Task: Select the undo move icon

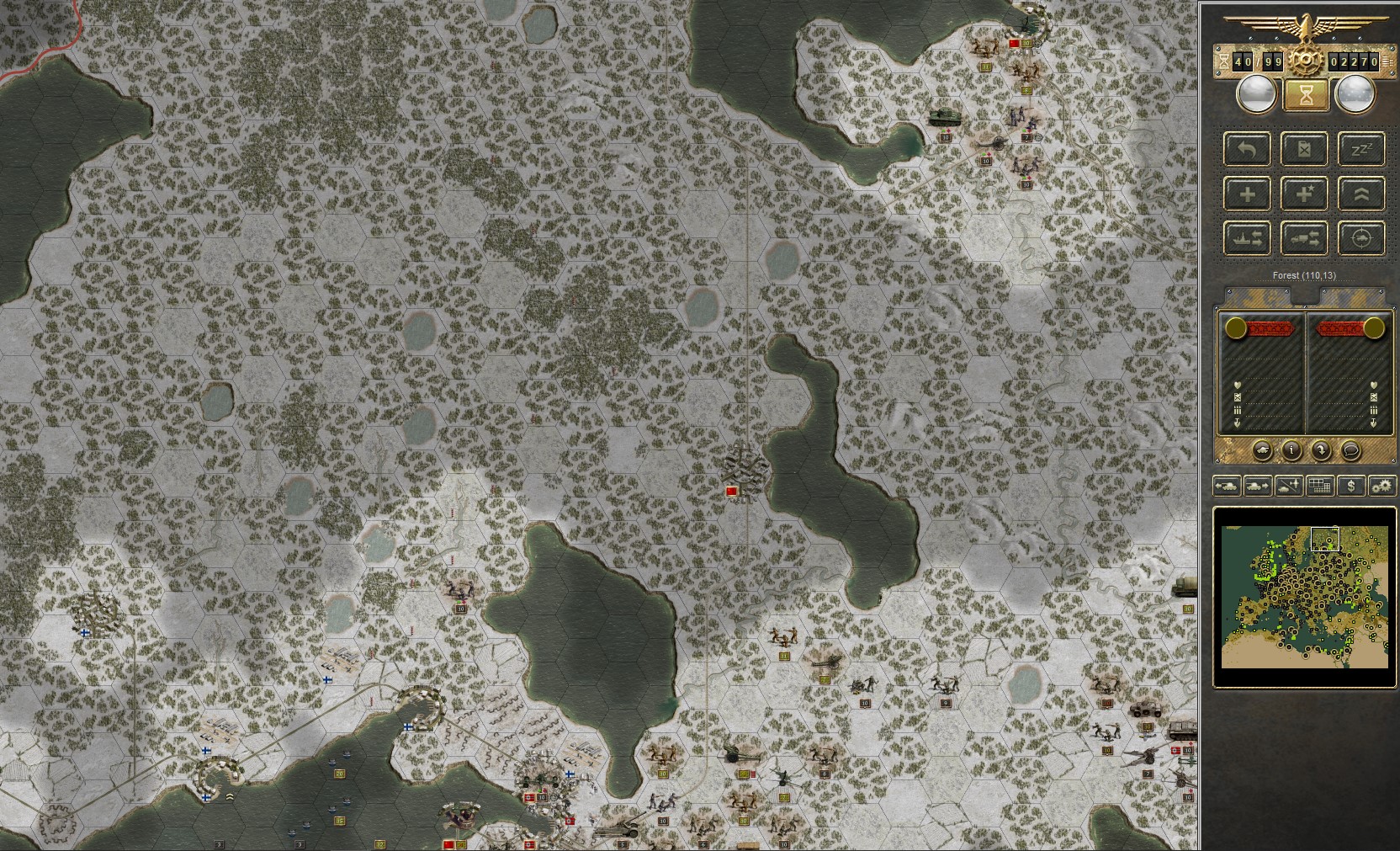Action: click(1249, 149)
